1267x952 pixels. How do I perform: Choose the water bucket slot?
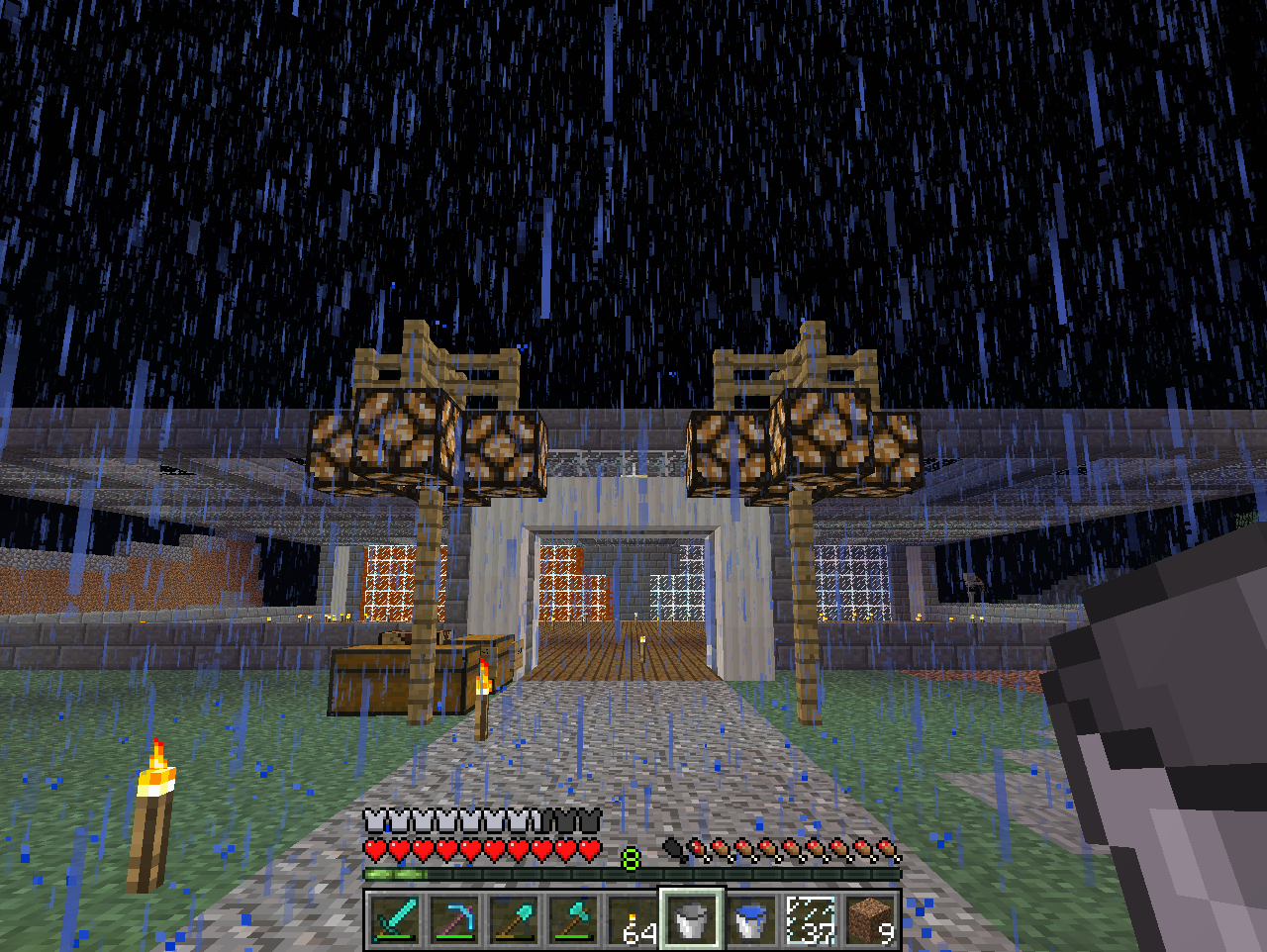coord(752,920)
